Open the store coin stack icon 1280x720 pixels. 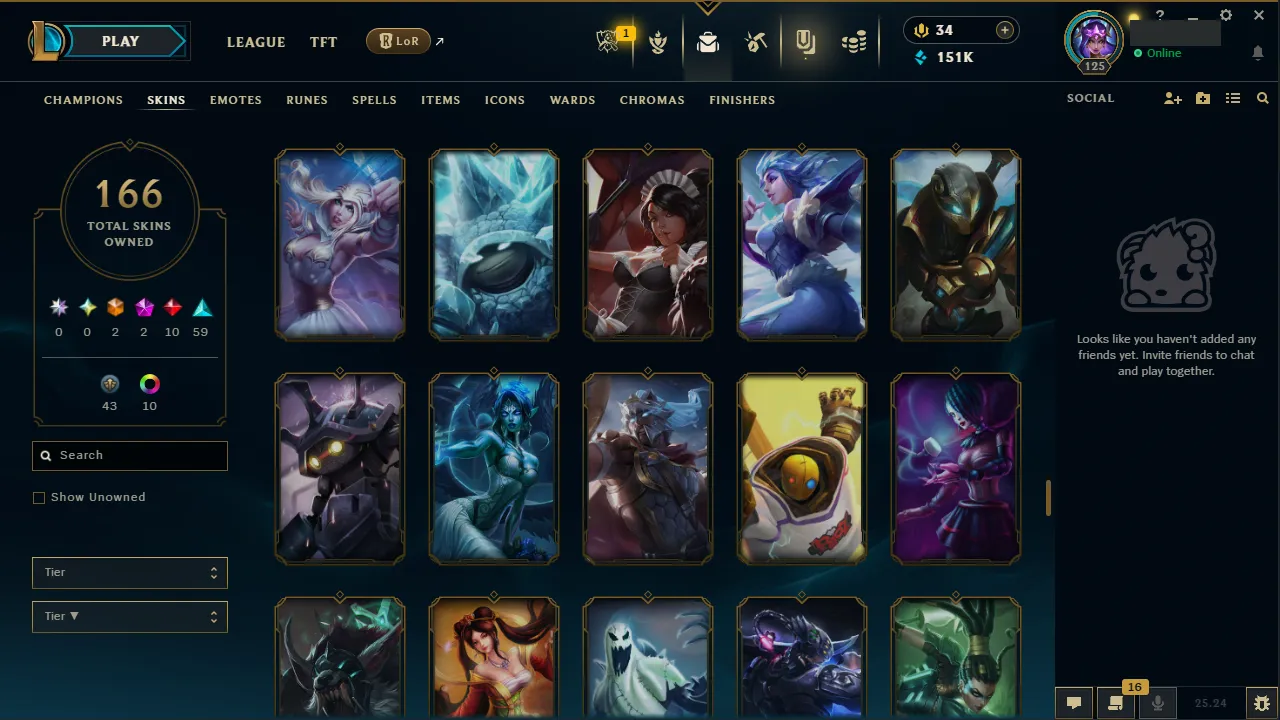tap(854, 41)
